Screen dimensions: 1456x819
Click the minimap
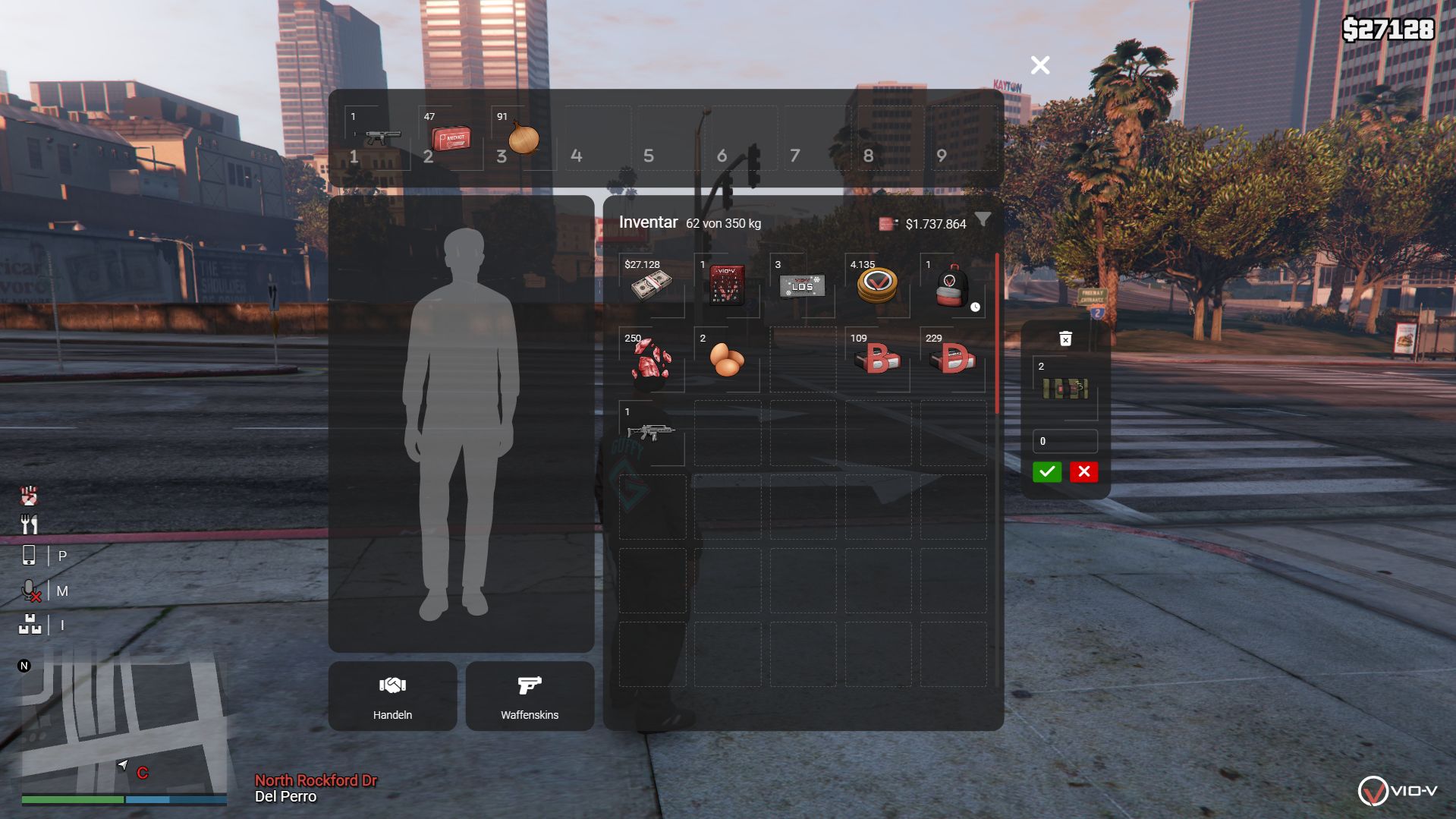pos(124,725)
